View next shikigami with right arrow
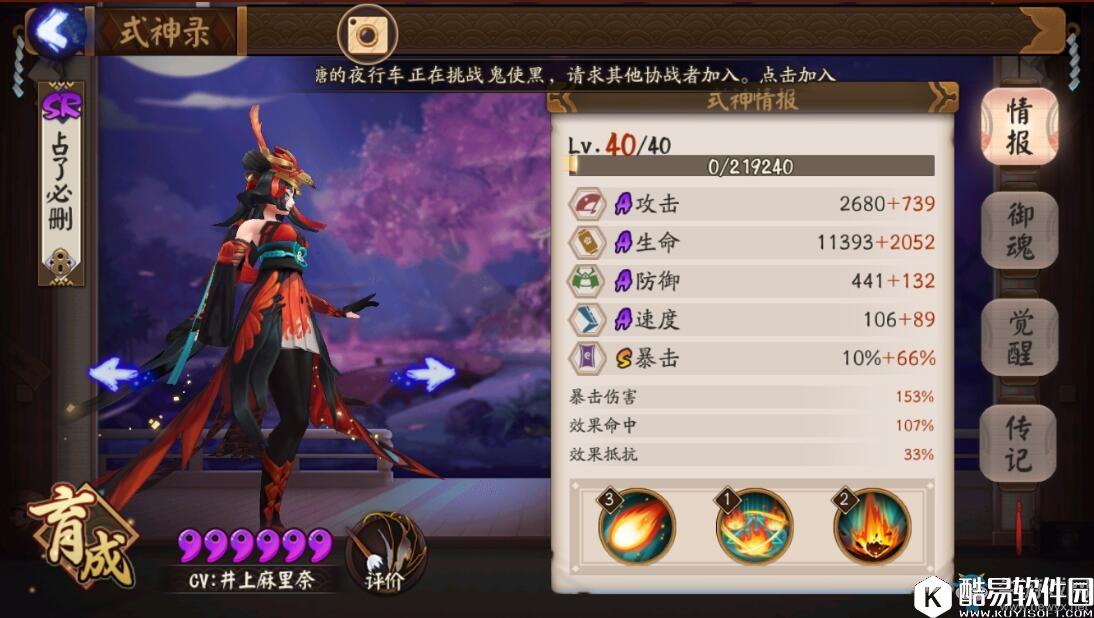The width and height of the screenshot is (1094, 618). (x=431, y=375)
